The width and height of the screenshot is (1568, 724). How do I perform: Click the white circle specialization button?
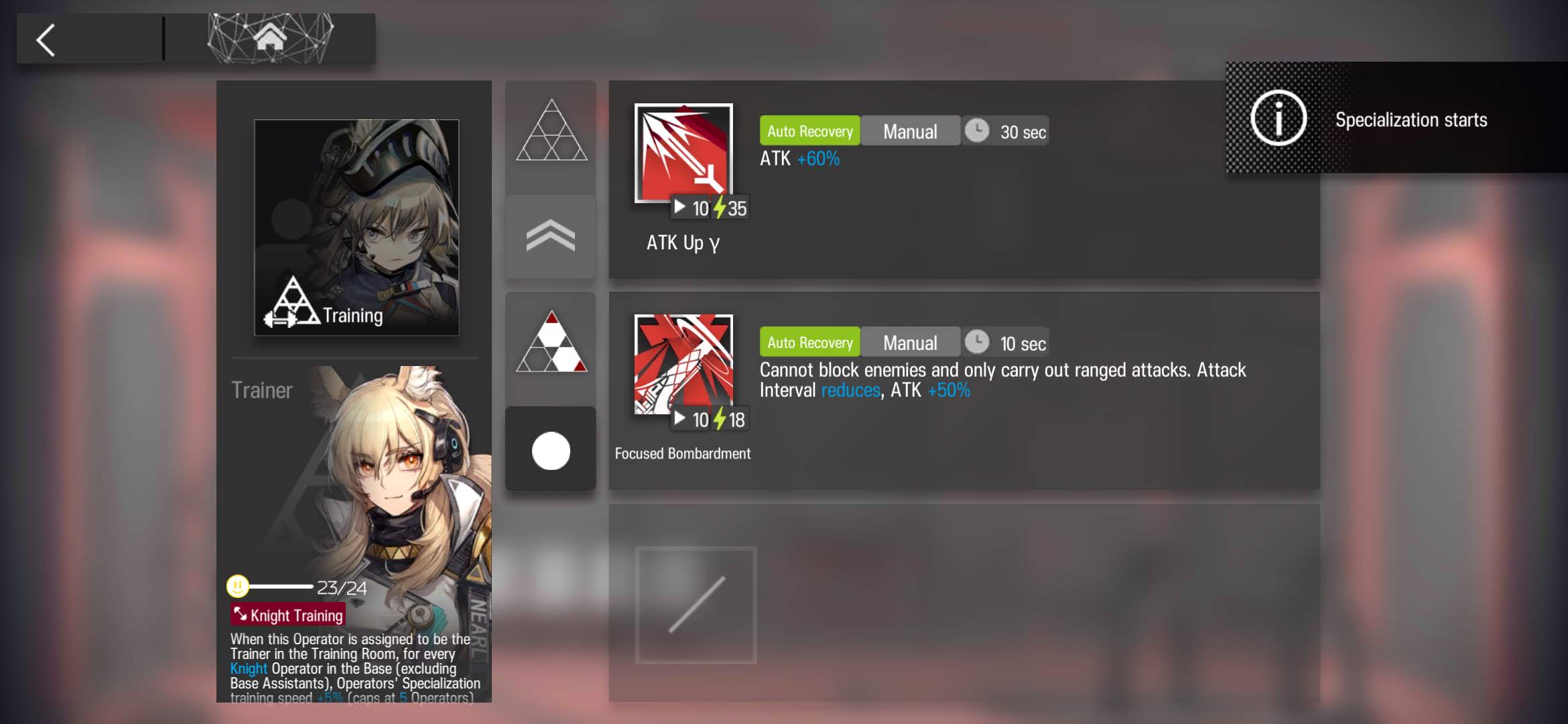pyautogui.click(x=551, y=450)
